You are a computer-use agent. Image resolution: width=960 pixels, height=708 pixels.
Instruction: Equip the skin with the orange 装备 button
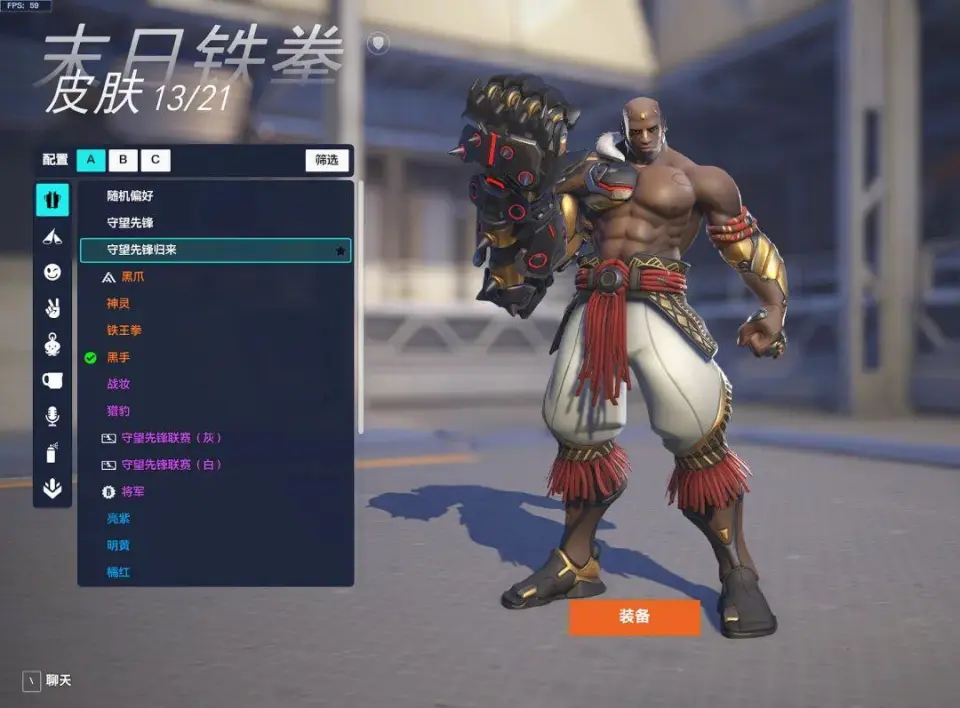(x=634, y=617)
